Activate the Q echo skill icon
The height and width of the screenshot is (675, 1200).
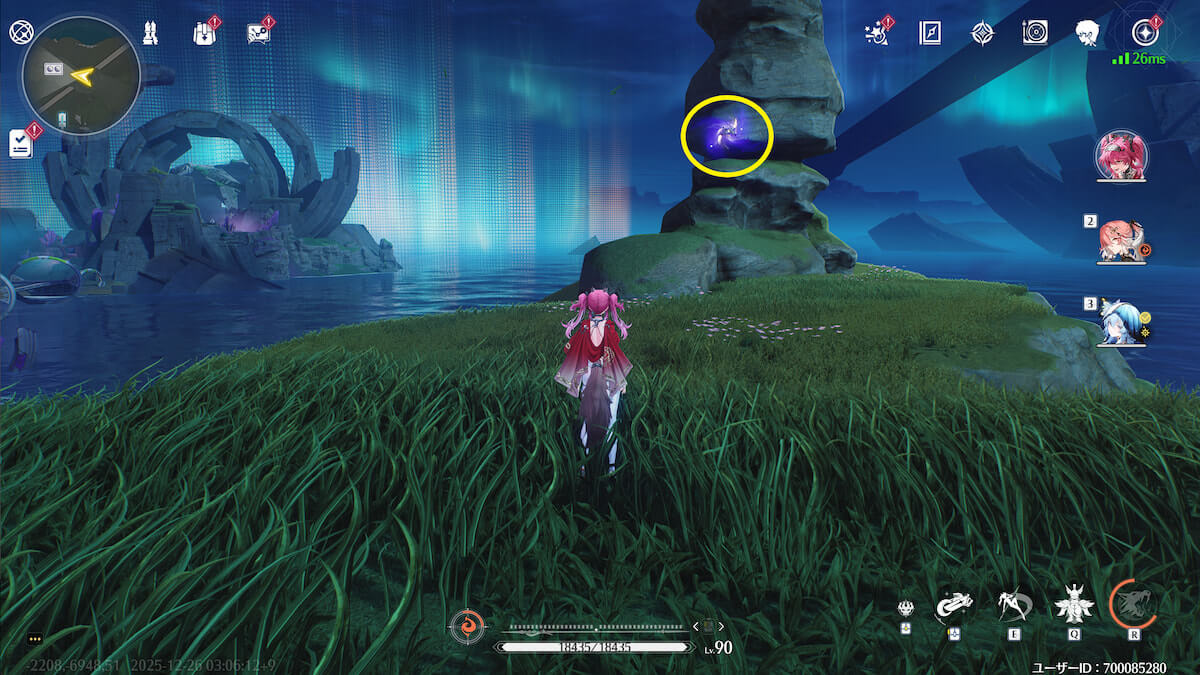click(1073, 603)
